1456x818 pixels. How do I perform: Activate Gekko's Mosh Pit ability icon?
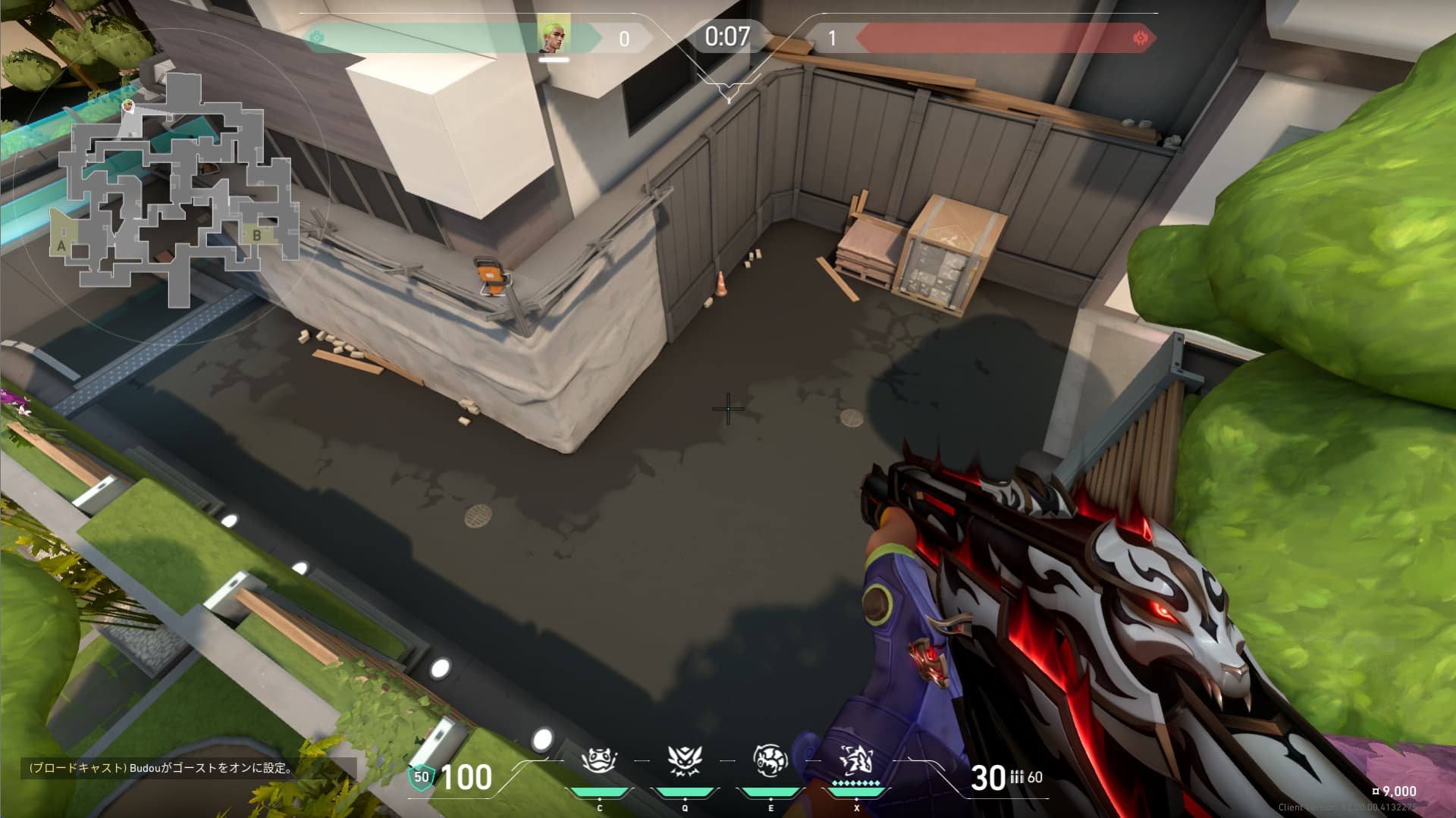(x=599, y=760)
